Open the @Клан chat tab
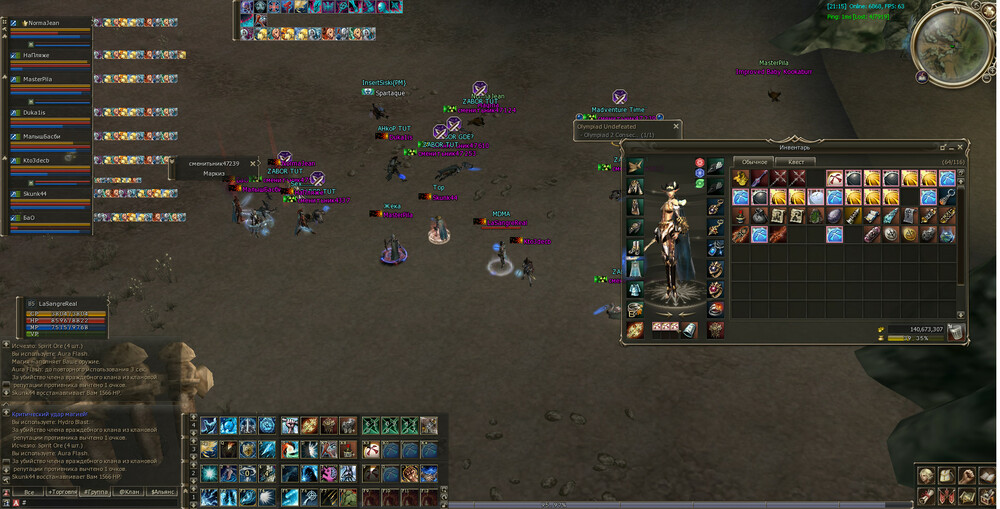 (129, 492)
